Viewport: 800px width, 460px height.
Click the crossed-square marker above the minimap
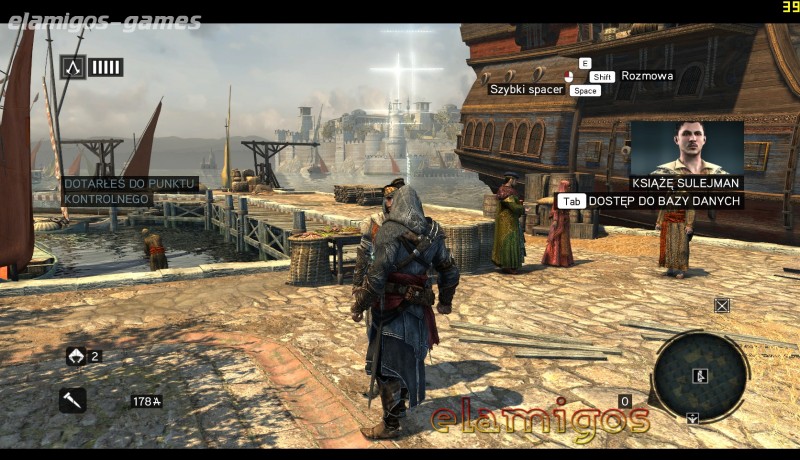722,306
